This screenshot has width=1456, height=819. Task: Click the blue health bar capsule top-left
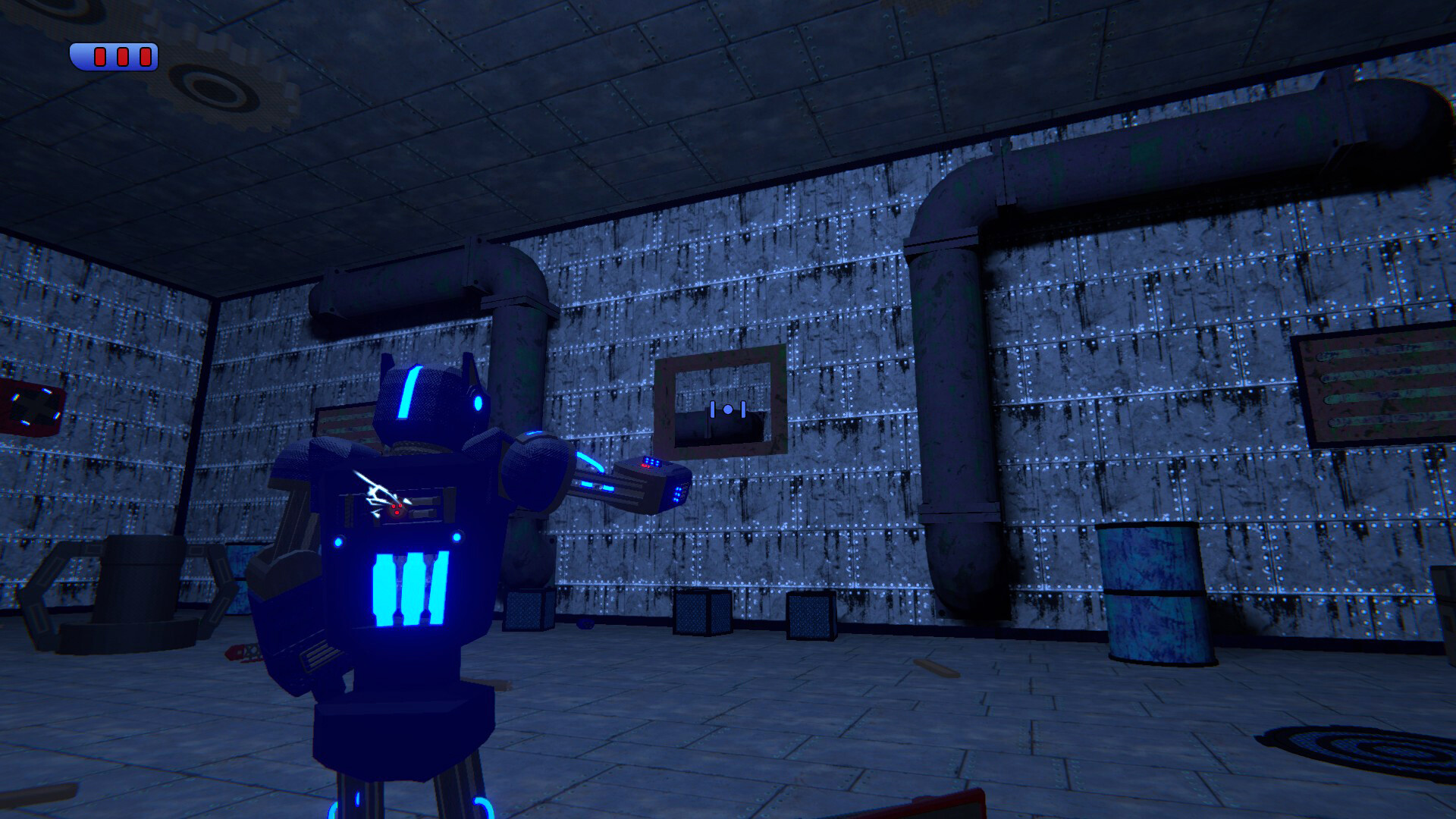pyautogui.click(x=114, y=55)
